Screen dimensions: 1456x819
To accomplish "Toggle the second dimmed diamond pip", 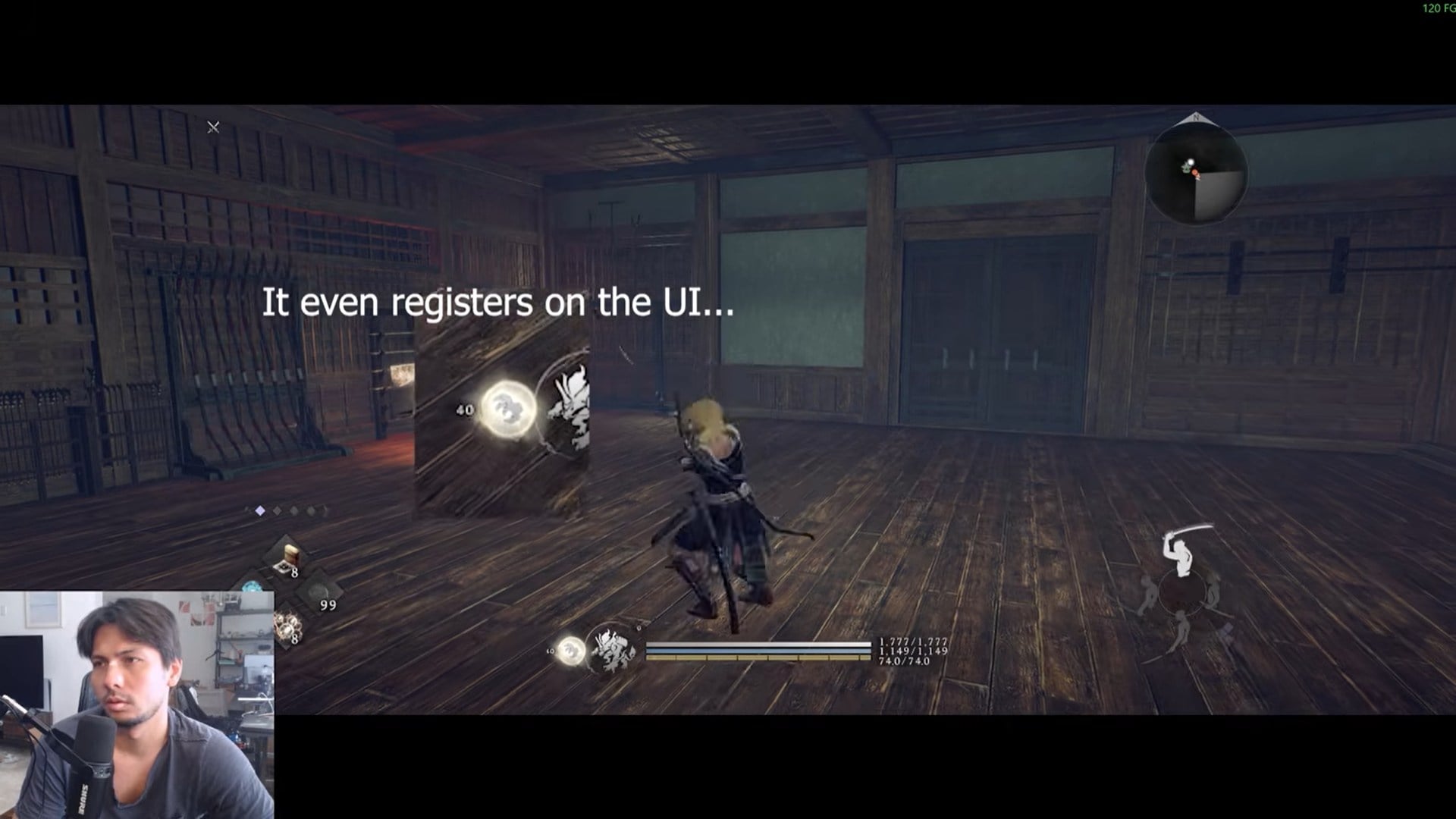I will (277, 510).
